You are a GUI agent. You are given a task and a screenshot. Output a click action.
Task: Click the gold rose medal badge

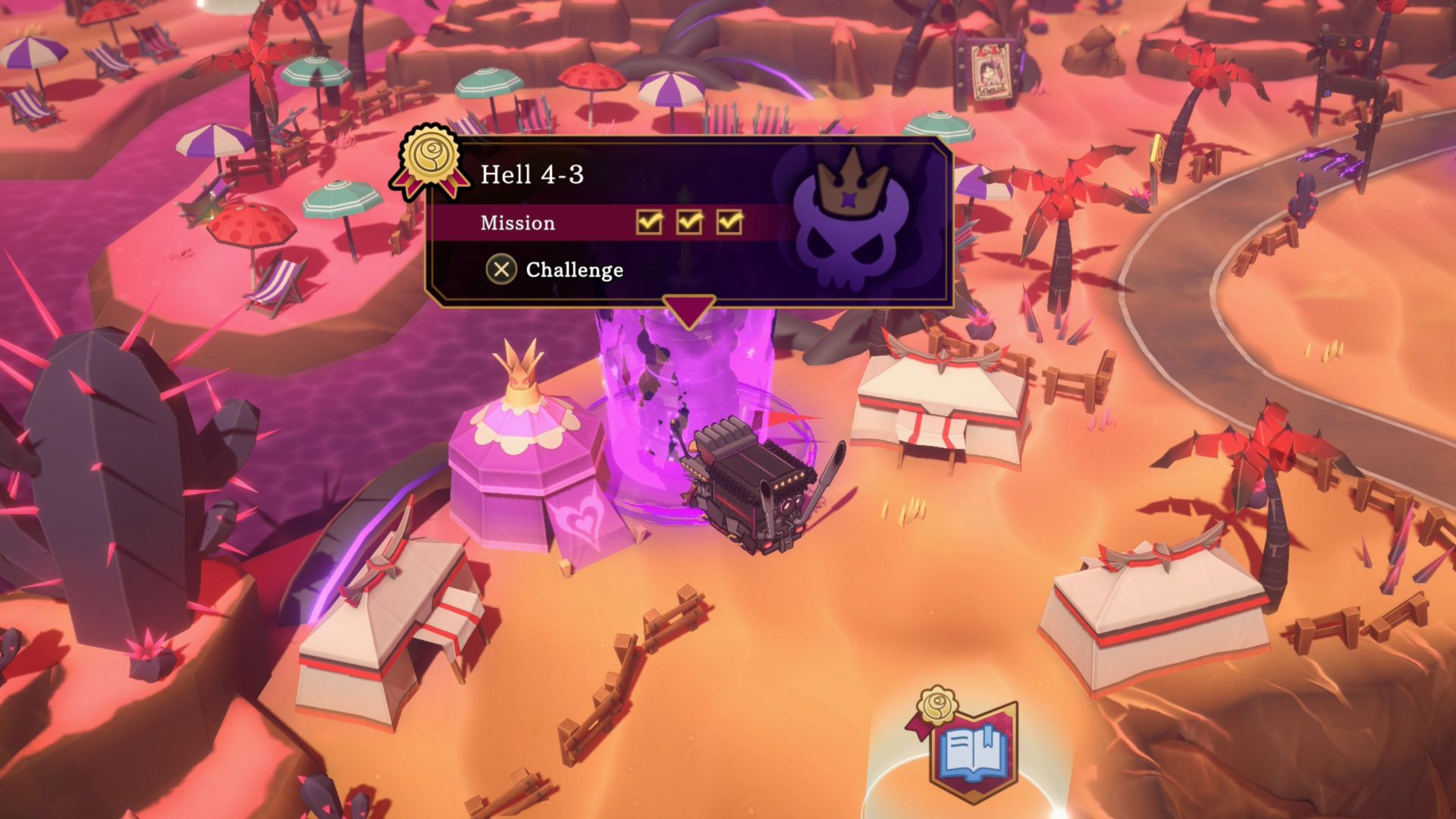429,161
